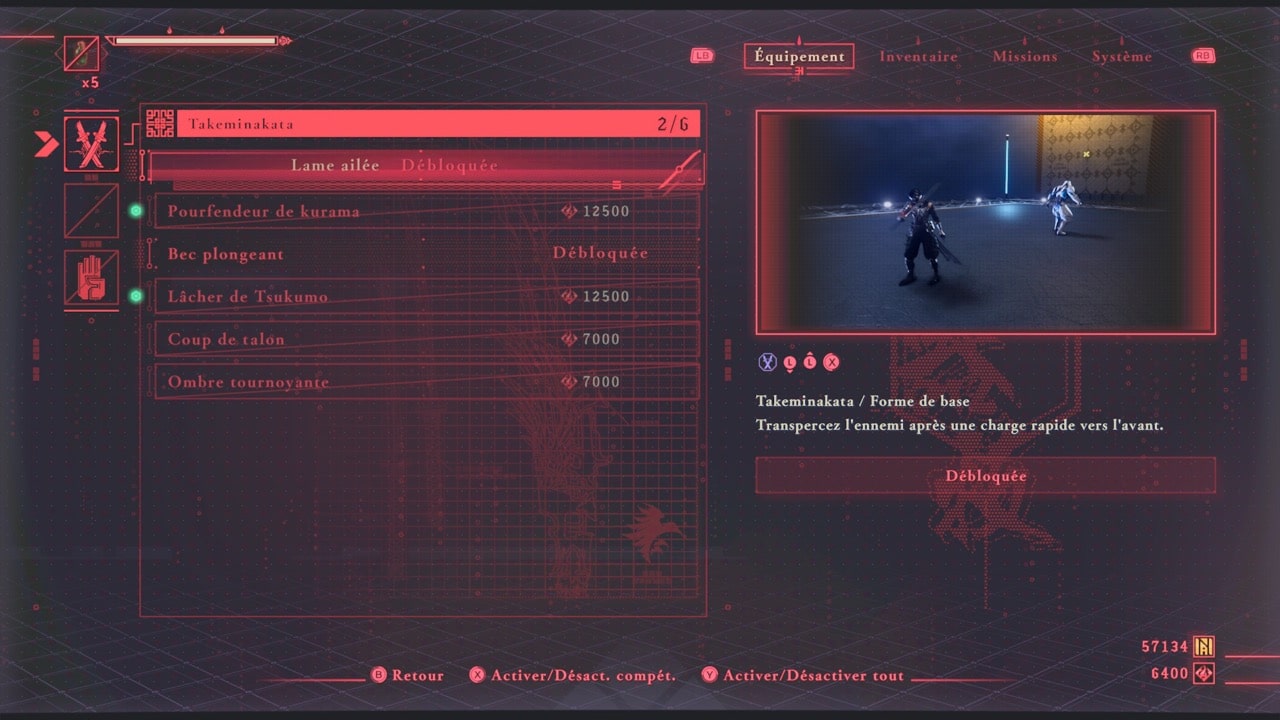Image resolution: width=1280 pixels, height=720 pixels.
Task: Click the Débloquée status button
Action: click(985, 476)
